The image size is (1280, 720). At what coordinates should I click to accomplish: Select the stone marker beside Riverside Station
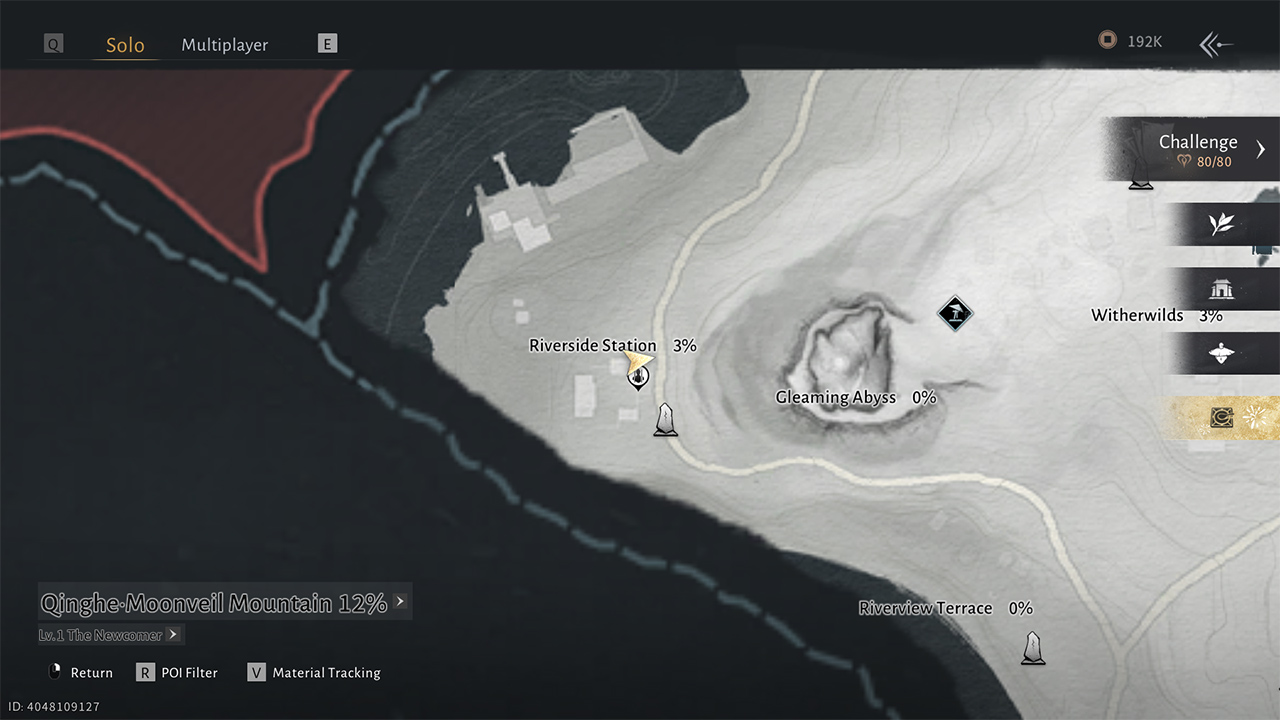pyautogui.click(x=665, y=420)
